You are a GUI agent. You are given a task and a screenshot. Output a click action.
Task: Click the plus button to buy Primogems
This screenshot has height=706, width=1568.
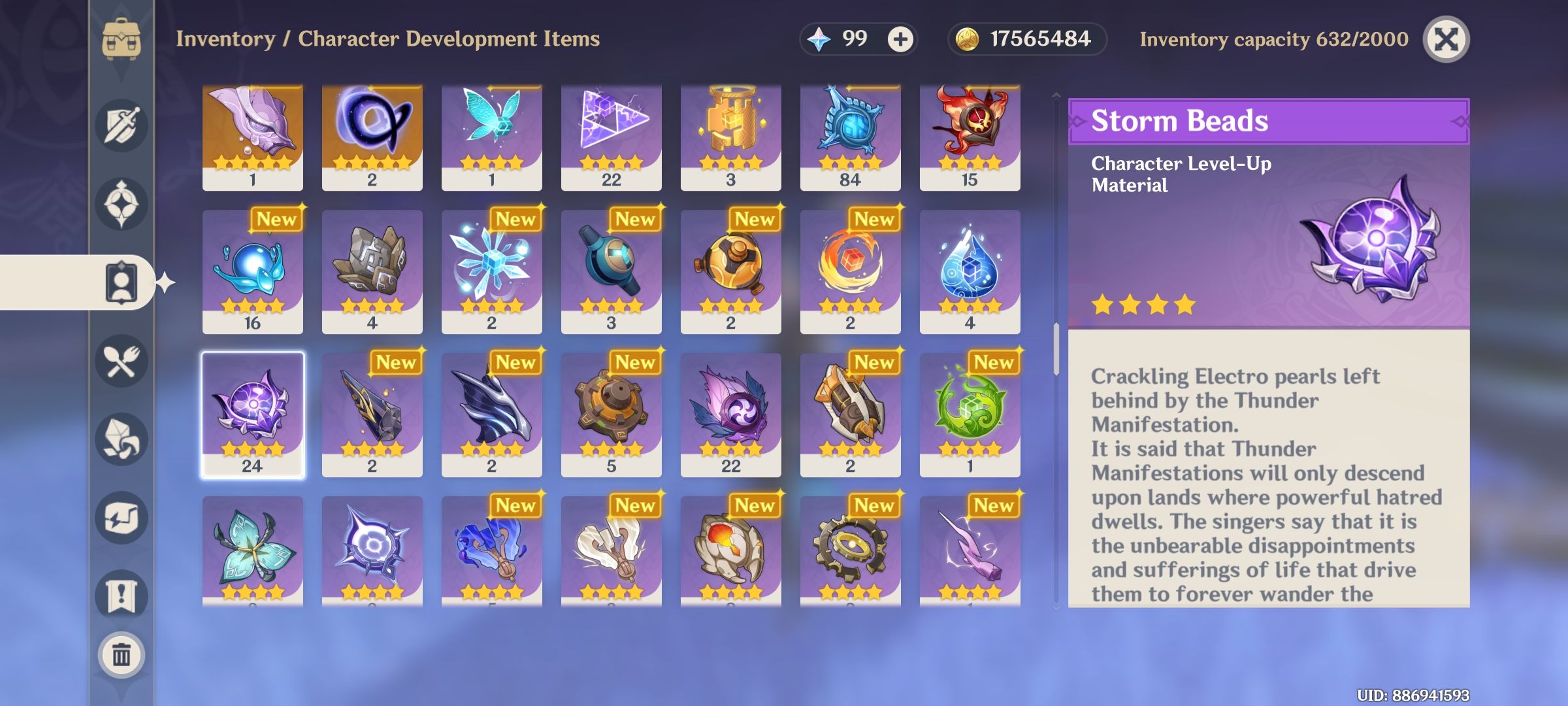900,39
